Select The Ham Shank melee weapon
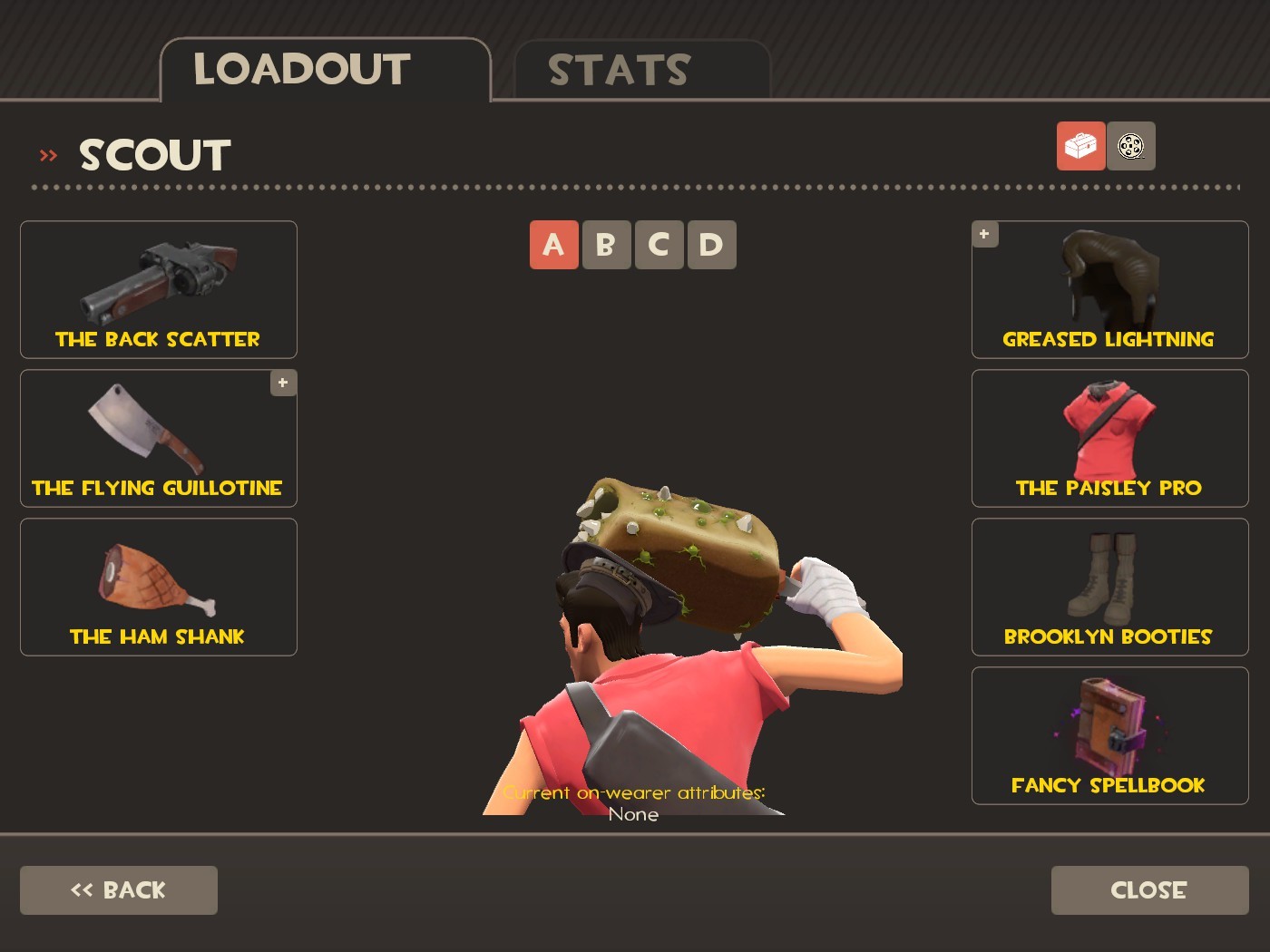Screen dimensions: 1270x952 coord(158,586)
